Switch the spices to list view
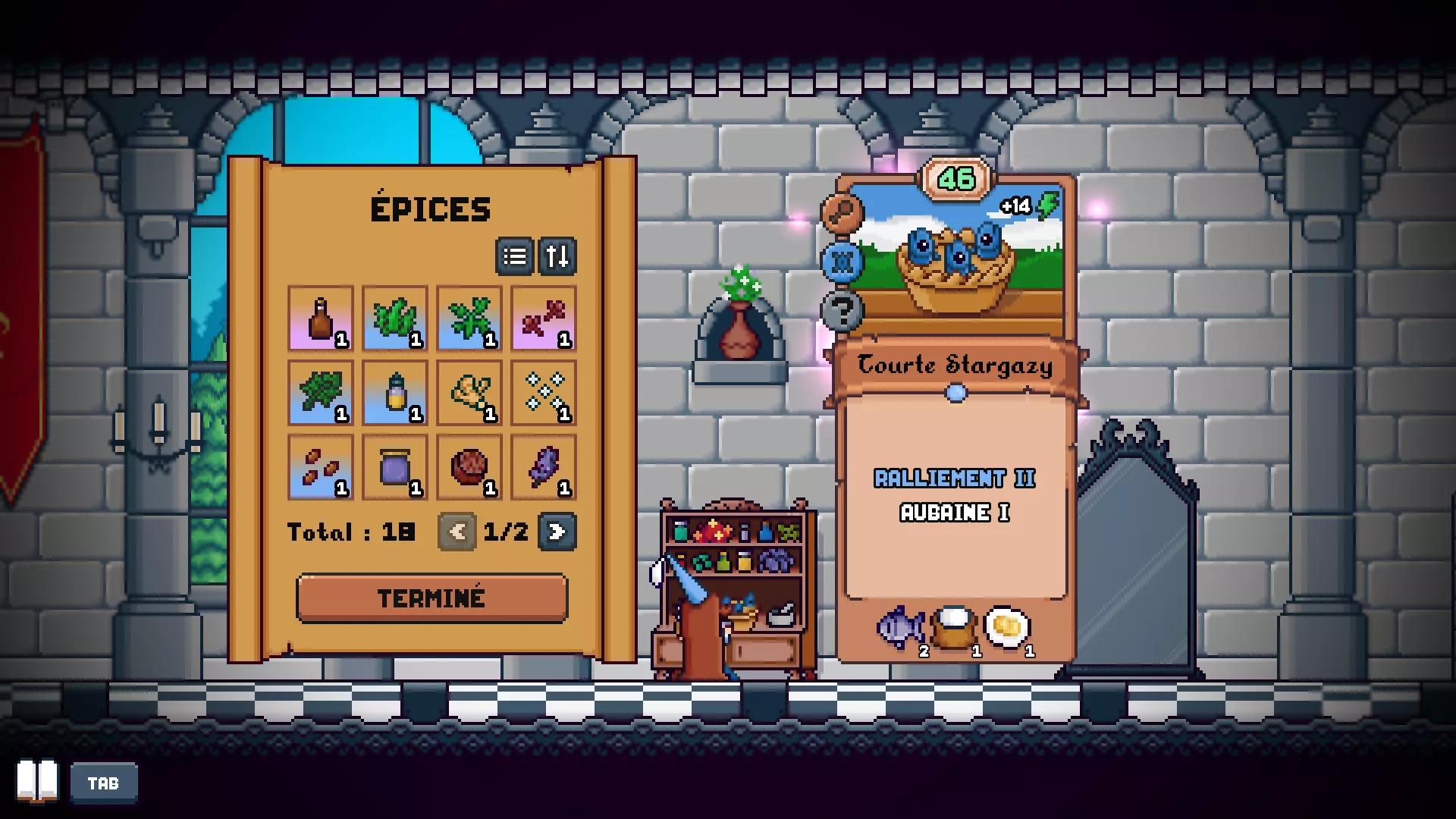This screenshot has height=819, width=1456. point(515,256)
